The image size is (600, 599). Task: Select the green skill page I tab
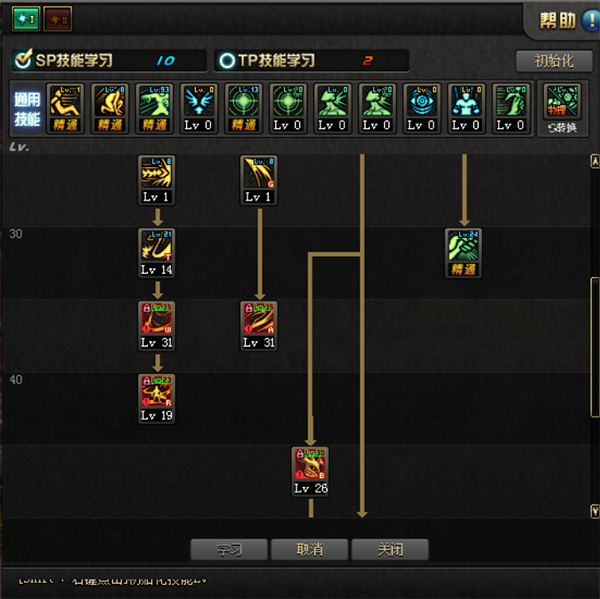(x=25, y=18)
